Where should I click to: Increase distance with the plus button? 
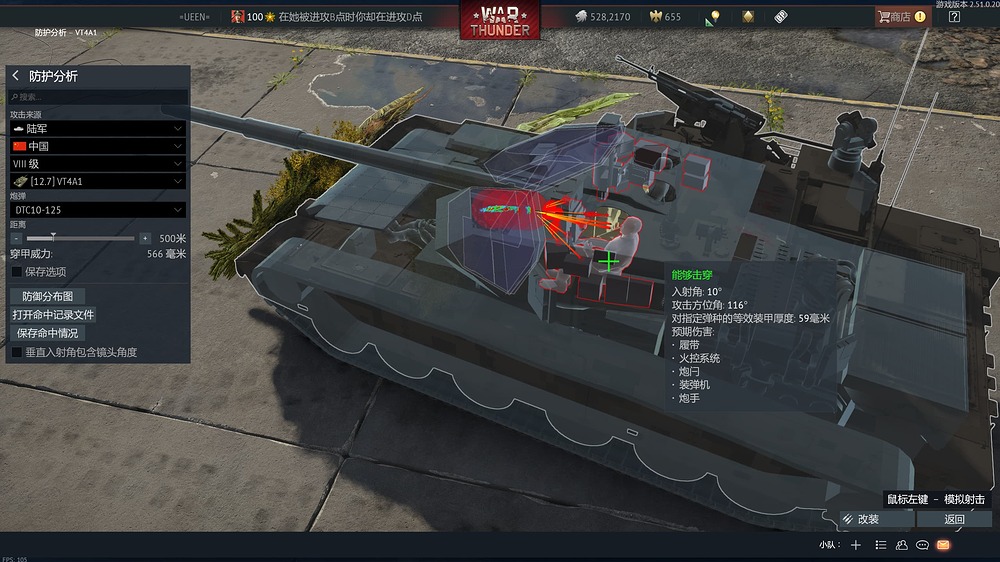[145, 239]
